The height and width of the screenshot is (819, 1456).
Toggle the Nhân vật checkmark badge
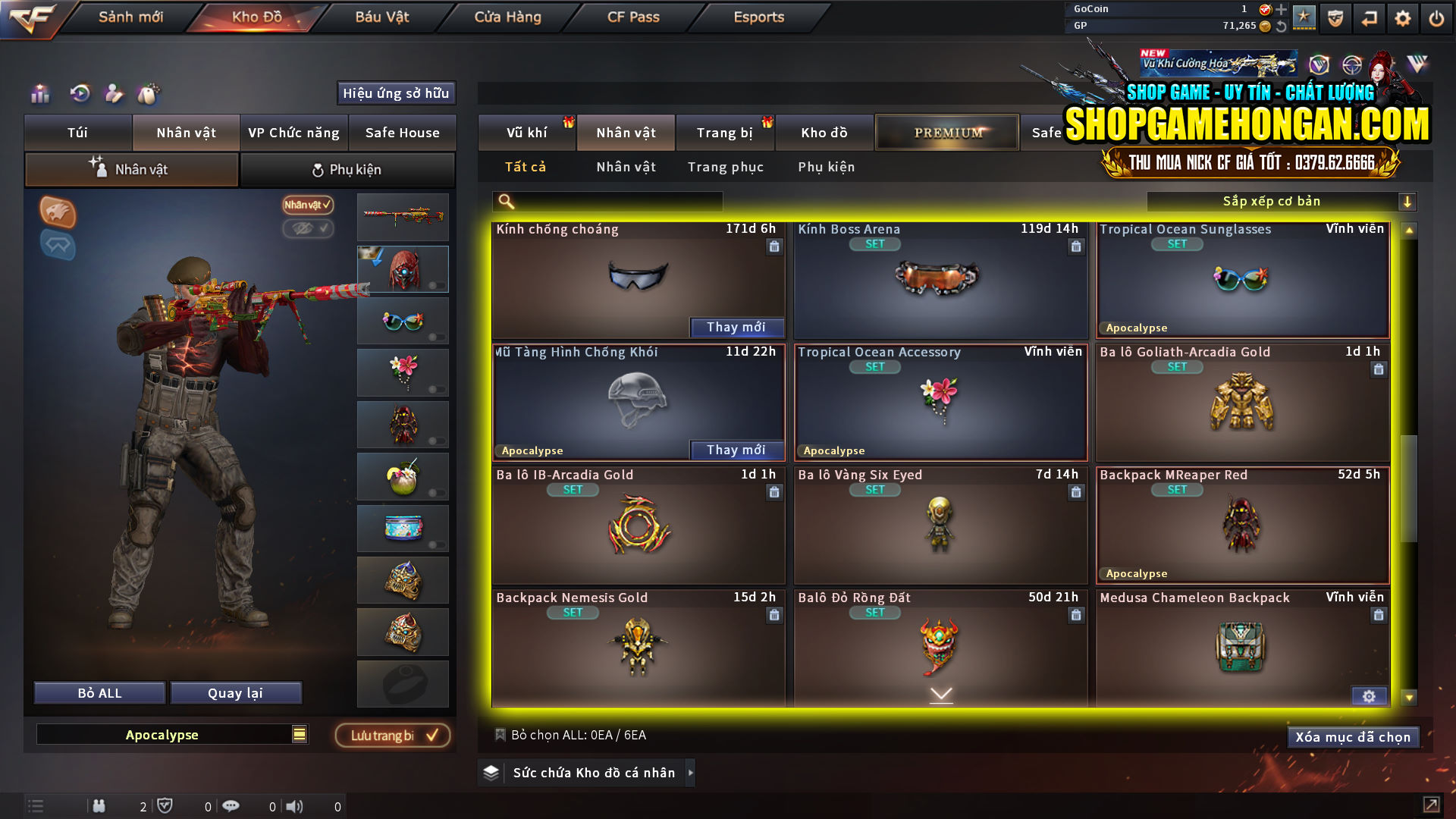(306, 206)
